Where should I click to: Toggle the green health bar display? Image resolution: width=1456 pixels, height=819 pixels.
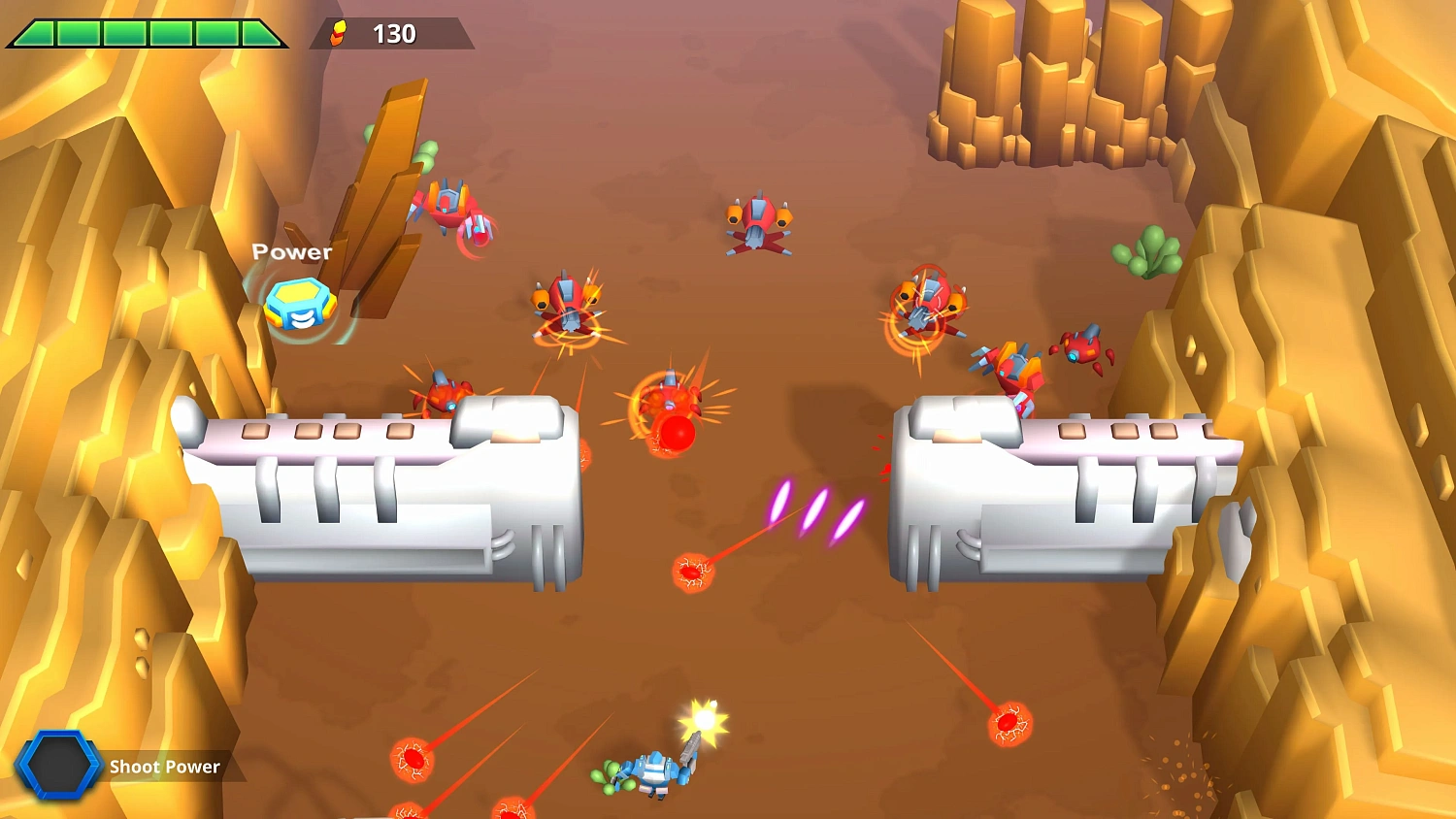point(146,32)
